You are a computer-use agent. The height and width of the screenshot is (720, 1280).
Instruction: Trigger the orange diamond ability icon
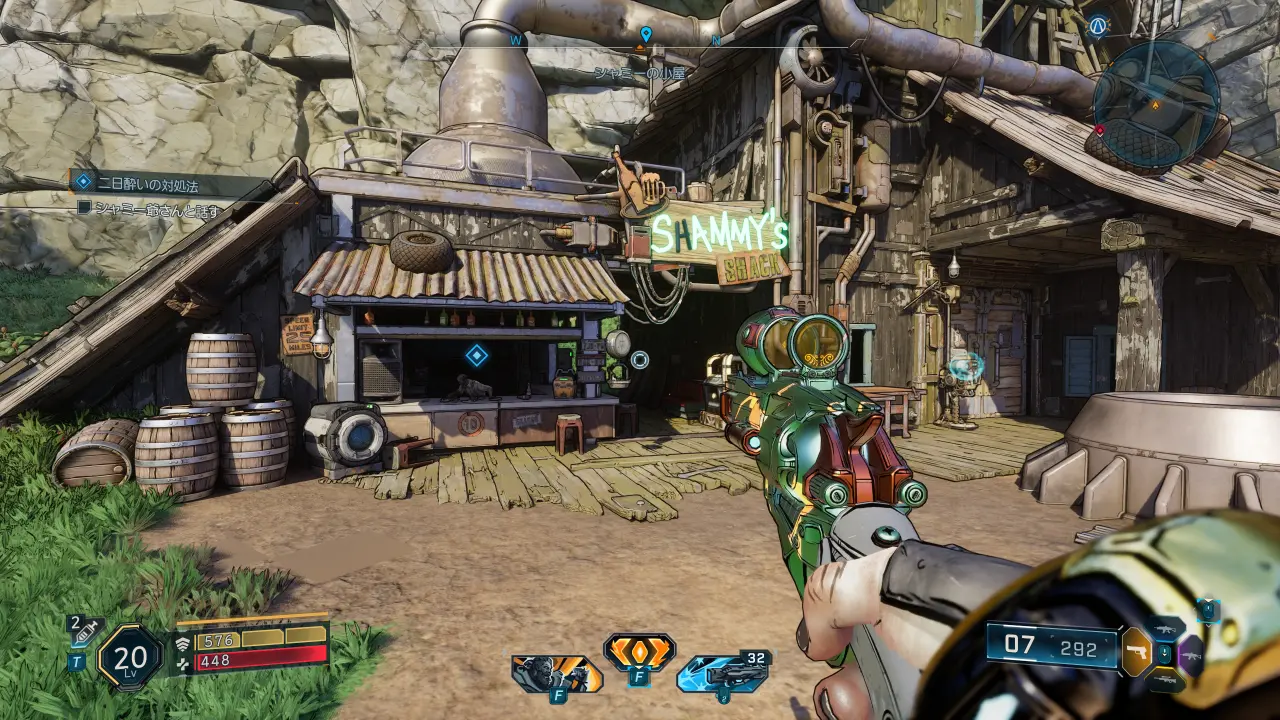click(x=639, y=653)
